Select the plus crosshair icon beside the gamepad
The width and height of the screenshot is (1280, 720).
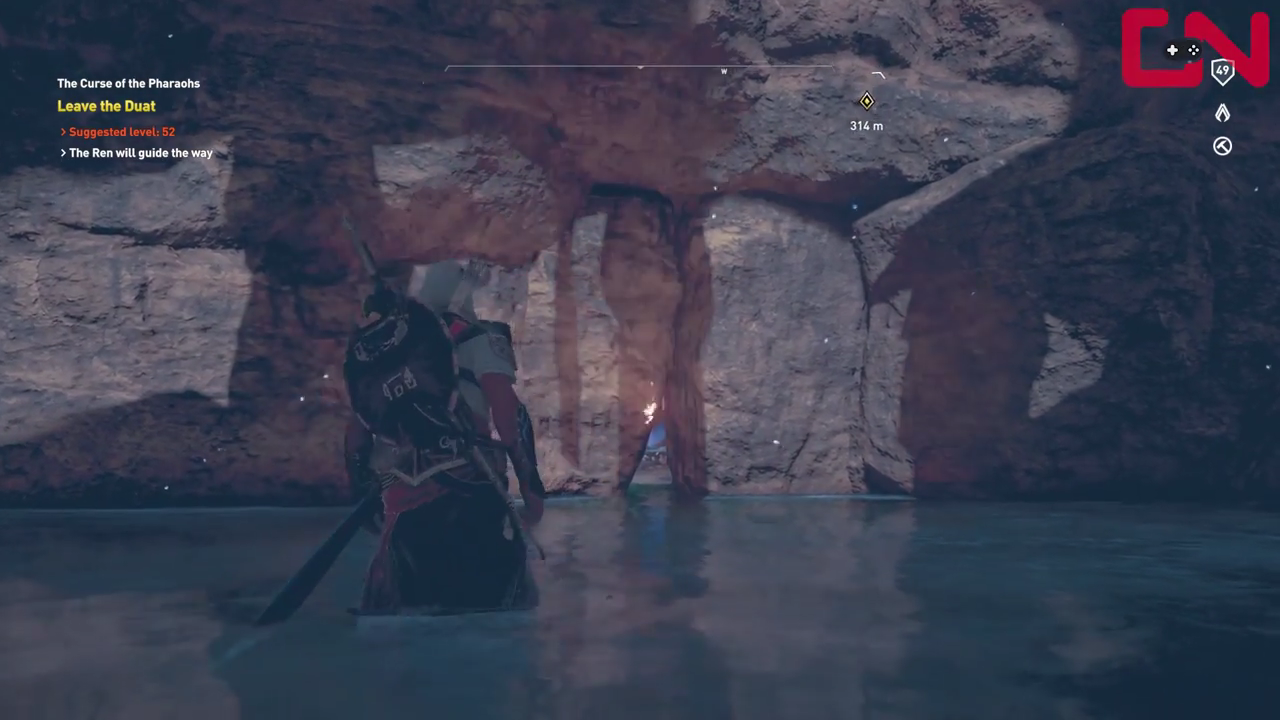(x=1172, y=49)
